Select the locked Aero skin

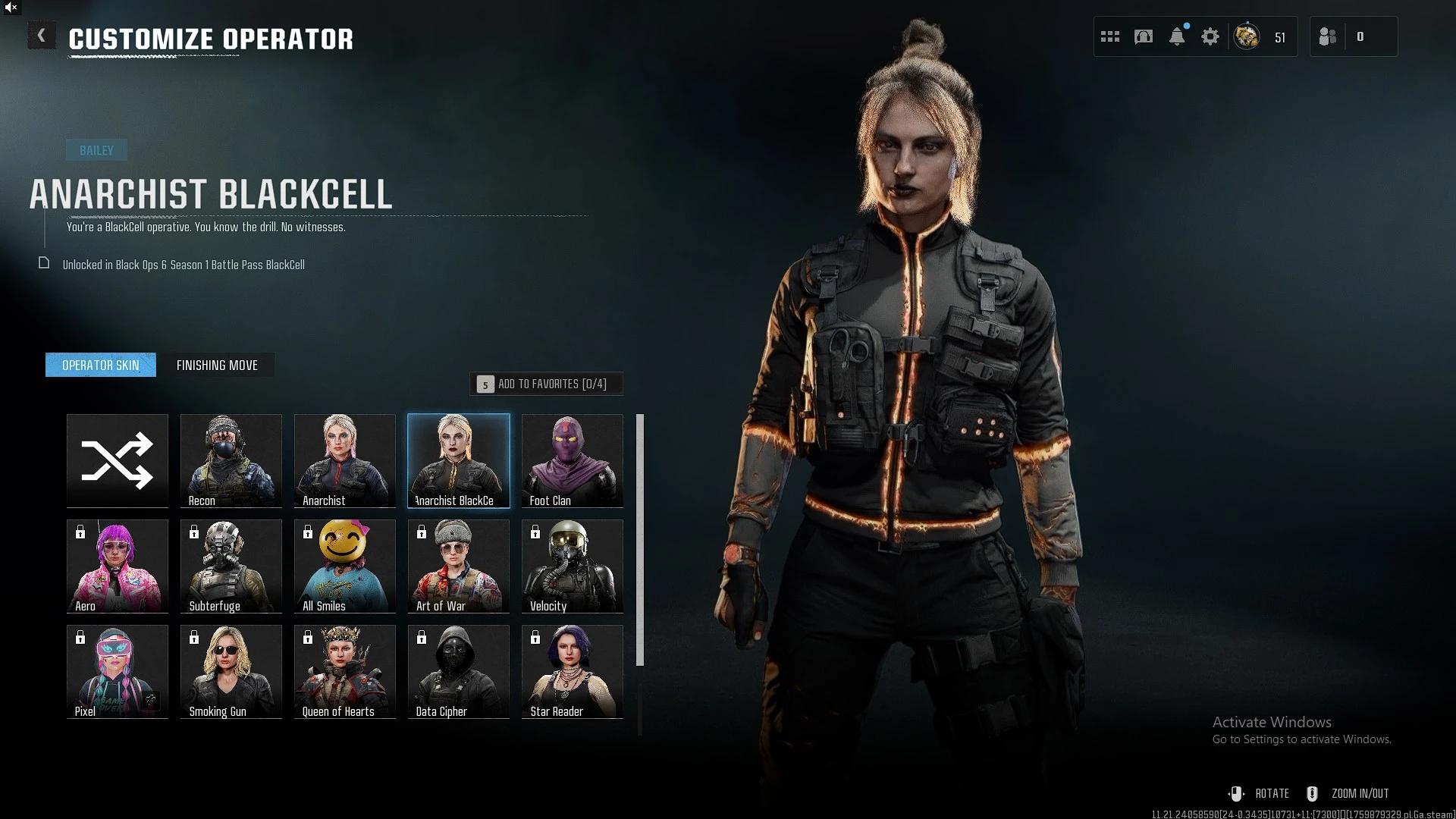coord(118,566)
